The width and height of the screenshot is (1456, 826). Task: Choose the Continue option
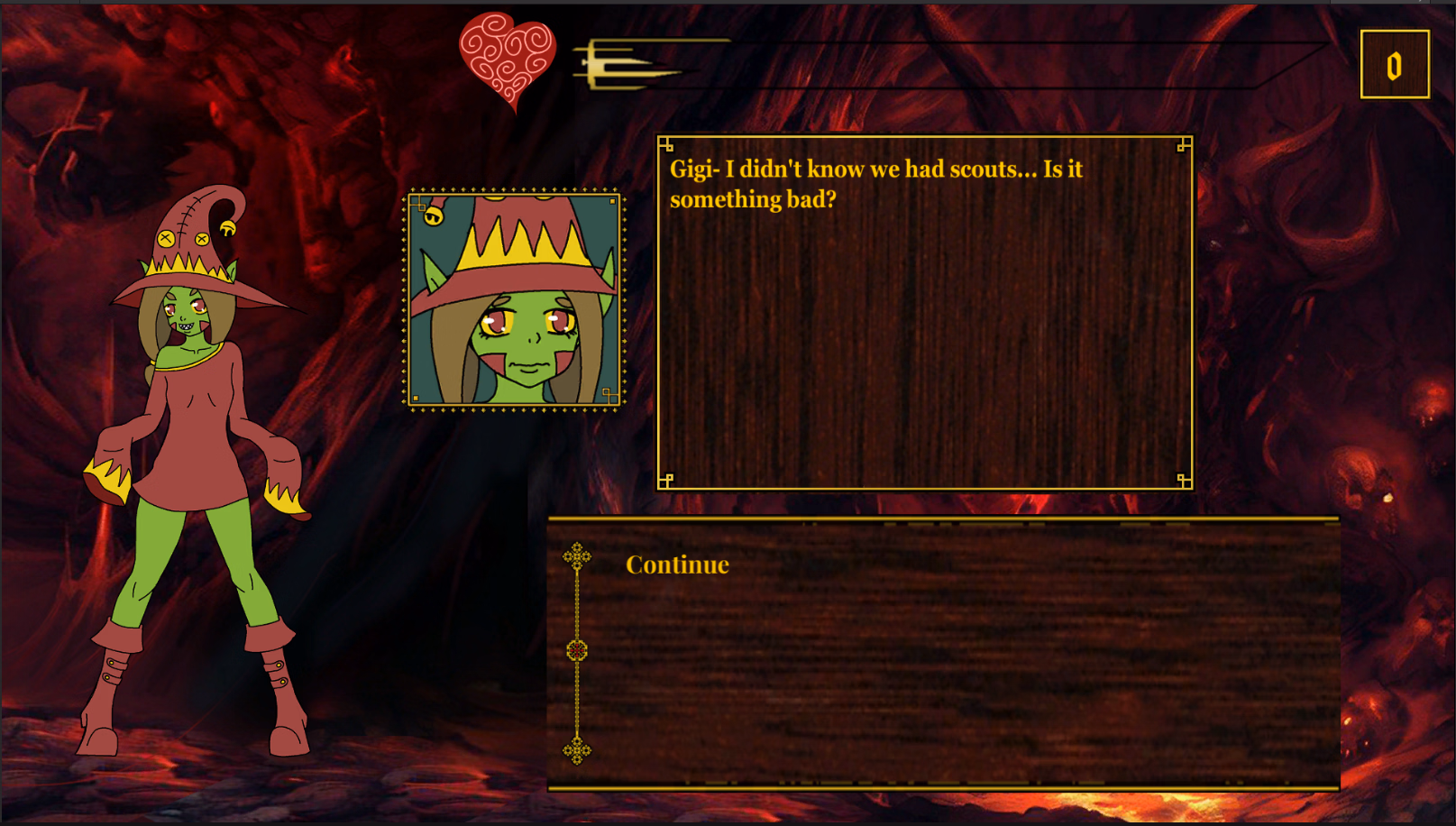[675, 565]
